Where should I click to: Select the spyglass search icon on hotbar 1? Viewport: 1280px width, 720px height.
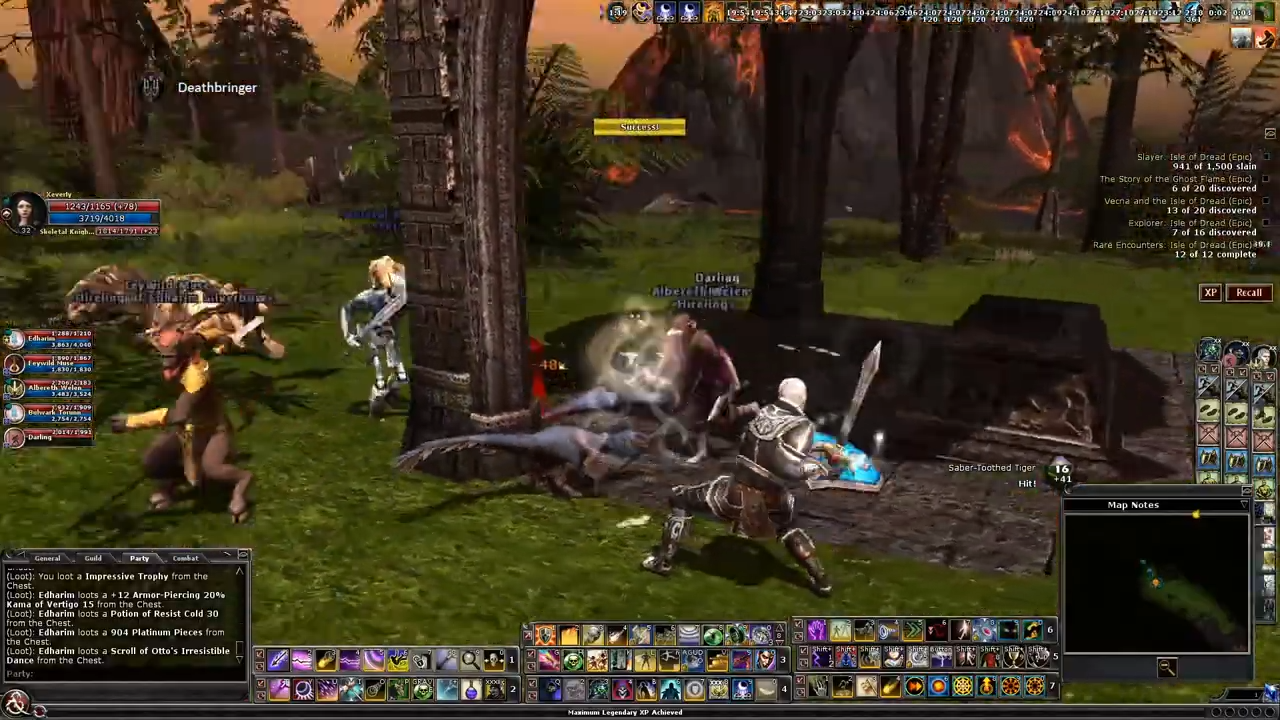point(467,660)
